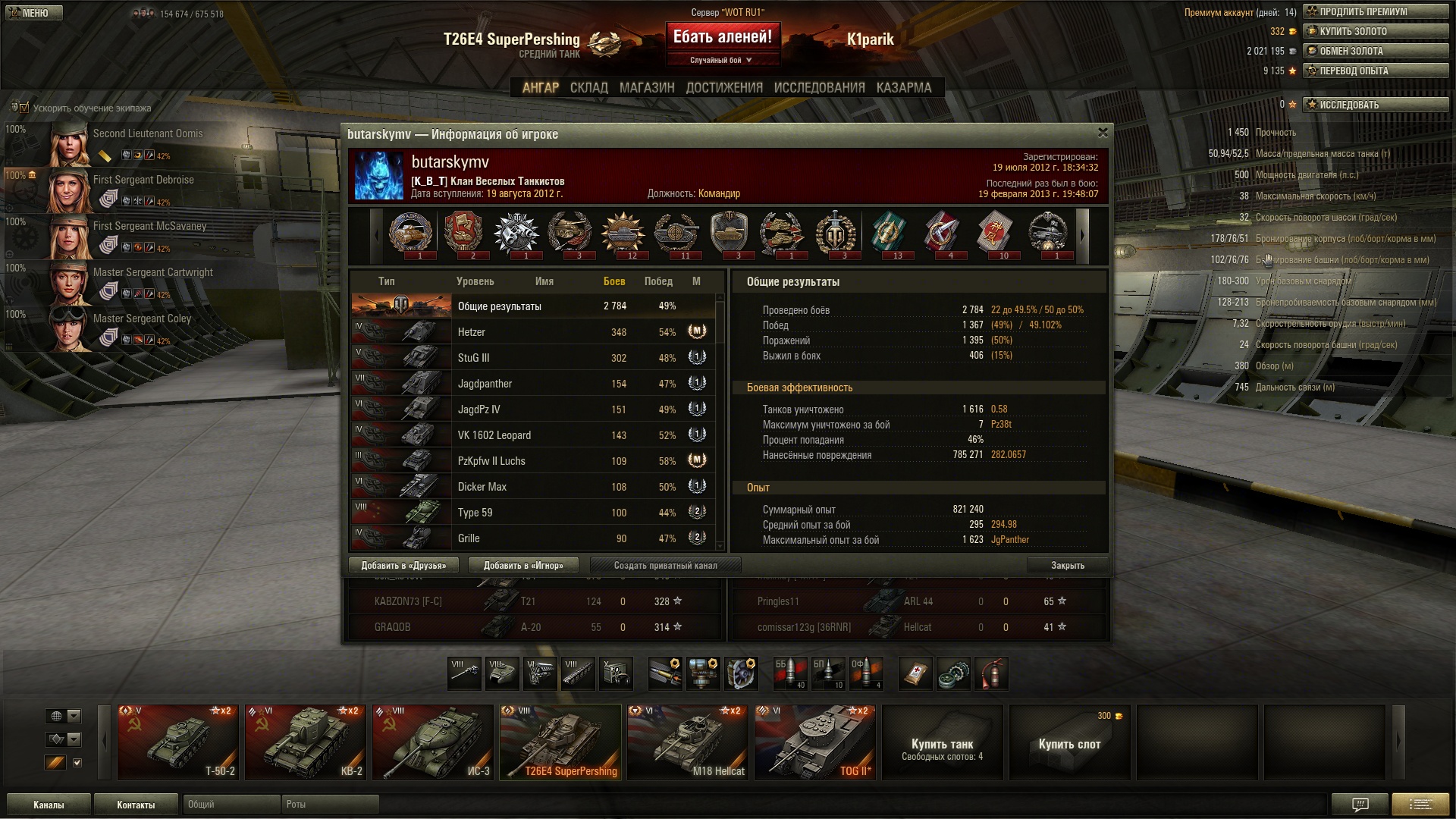Go to the ДОСТИЖЕНИЯ tab
The image size is (1456, 819).
pyautogui.click(x=723, y=88)
